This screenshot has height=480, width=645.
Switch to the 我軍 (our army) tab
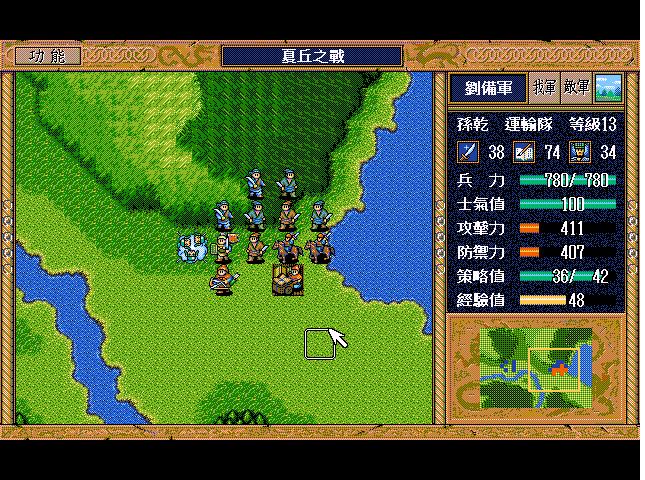(x=544, y=88)
